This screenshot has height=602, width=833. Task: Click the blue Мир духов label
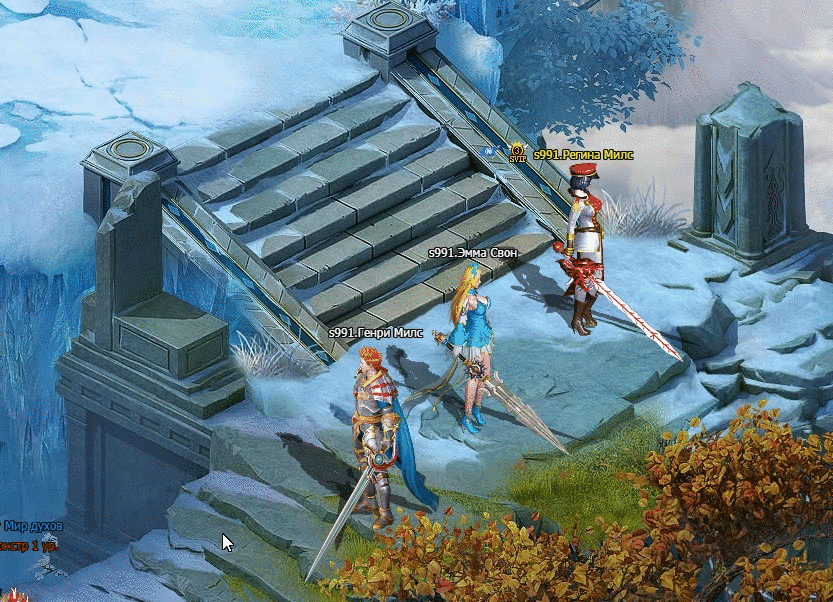click(32, 526)
